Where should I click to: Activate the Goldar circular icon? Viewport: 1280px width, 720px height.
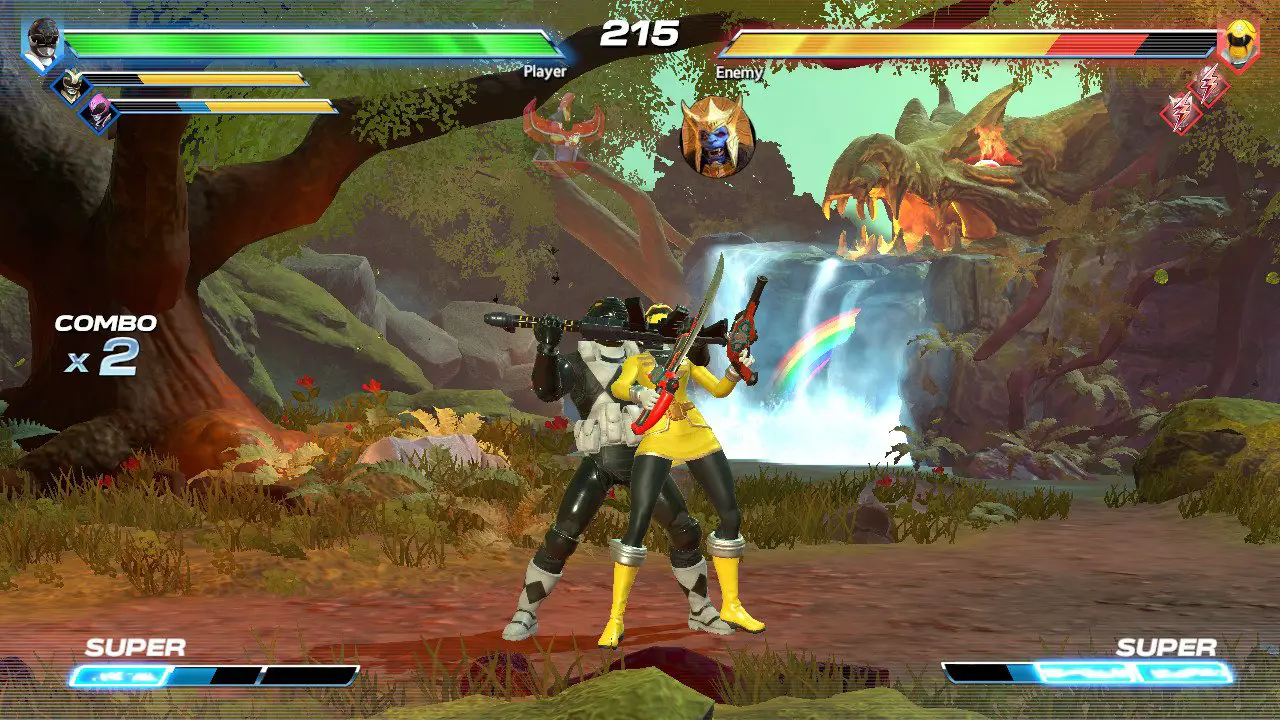[x=716, y=138]
